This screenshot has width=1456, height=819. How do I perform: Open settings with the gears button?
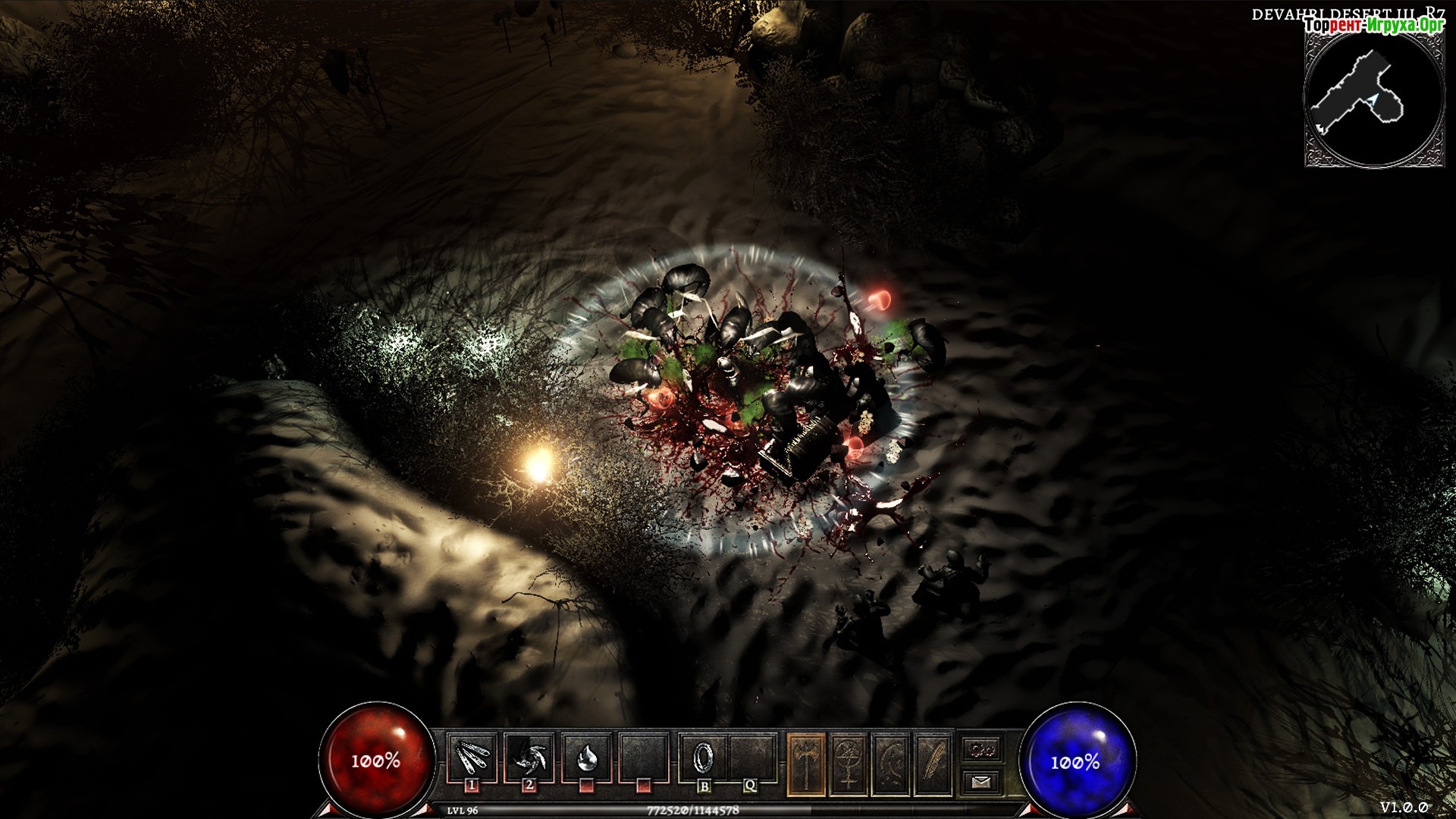click(x=982, y=749)
